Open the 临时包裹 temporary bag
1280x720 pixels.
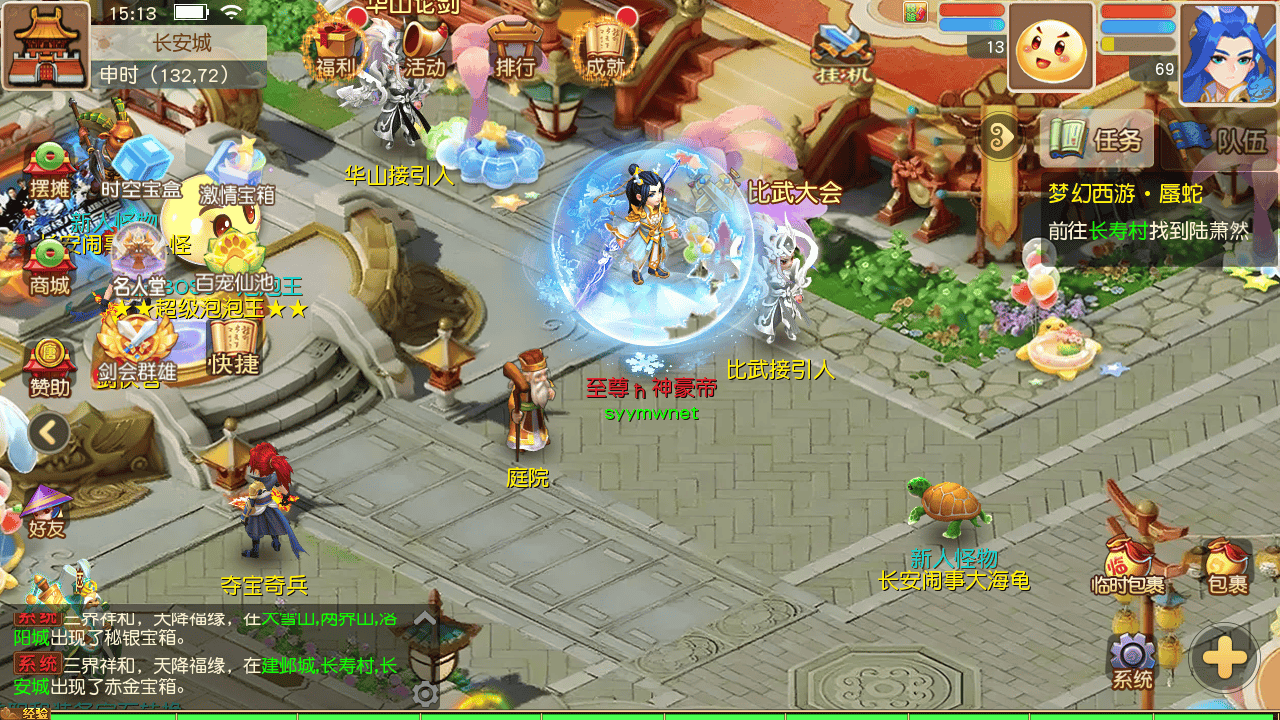coord(1128,567)
